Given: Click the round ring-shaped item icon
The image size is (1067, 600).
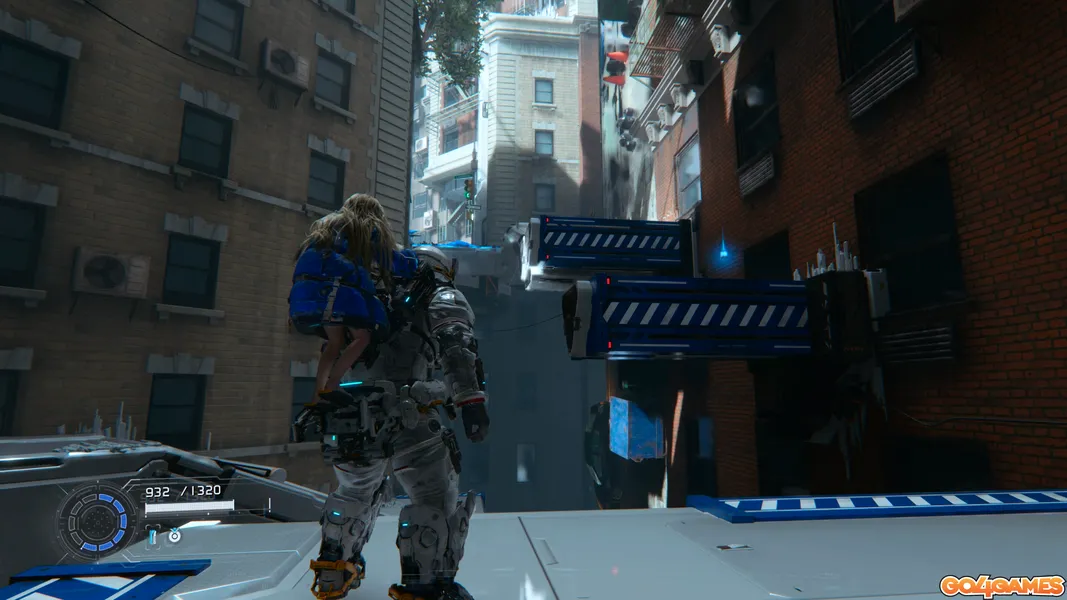Looking at the screenshot, I should click(x=174, y=536).
